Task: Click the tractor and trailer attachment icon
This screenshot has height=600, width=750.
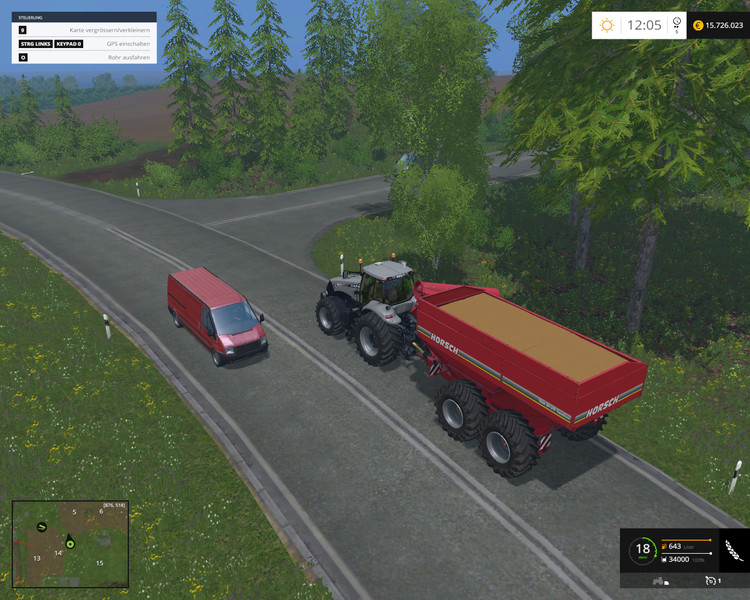Action: (663, 580)
